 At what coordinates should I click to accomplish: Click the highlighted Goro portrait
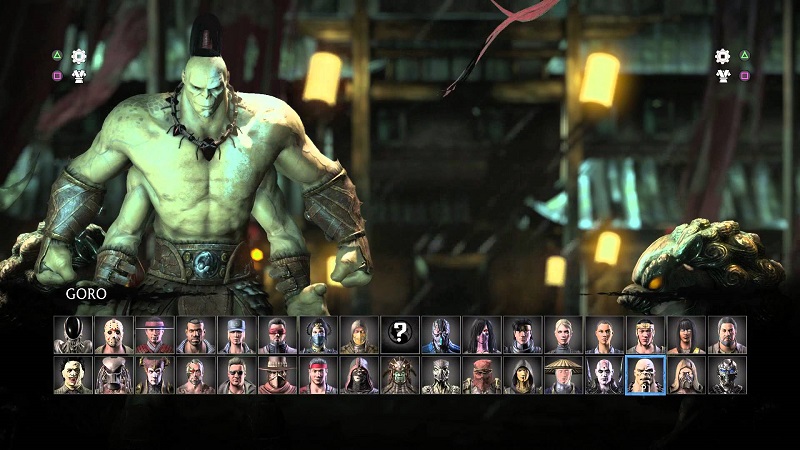point(646,376)
